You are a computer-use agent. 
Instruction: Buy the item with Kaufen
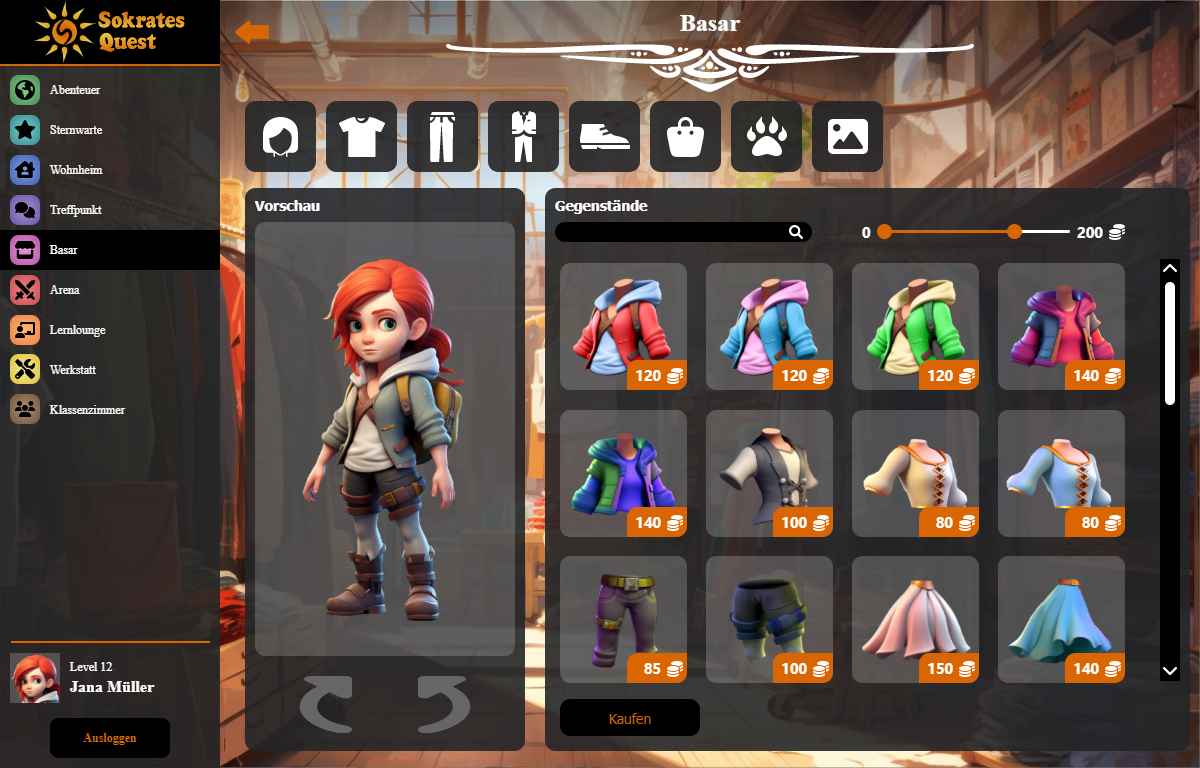[629, 718]
